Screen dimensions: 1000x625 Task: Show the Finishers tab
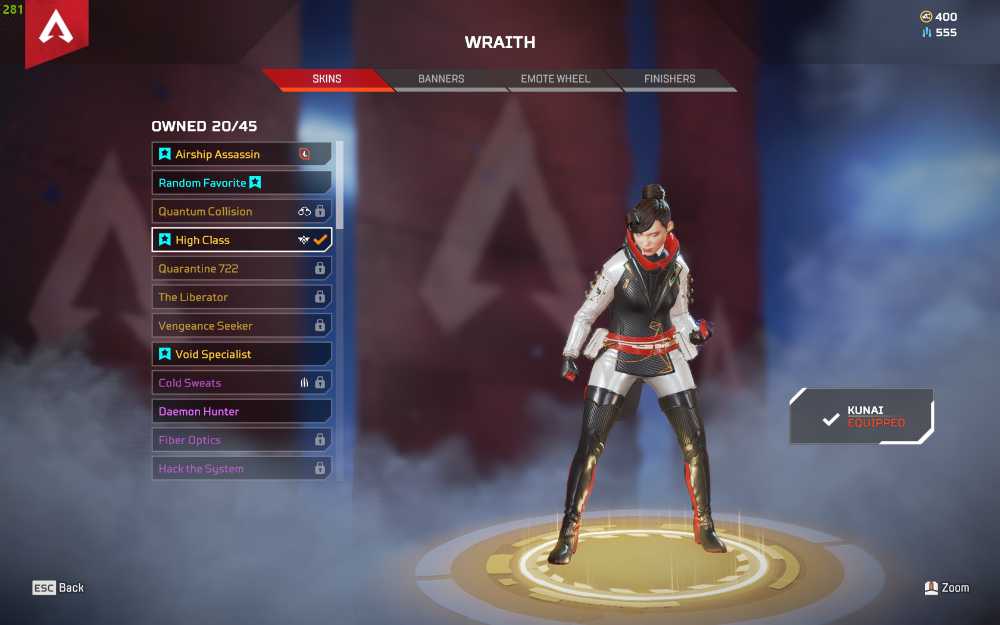669,79
